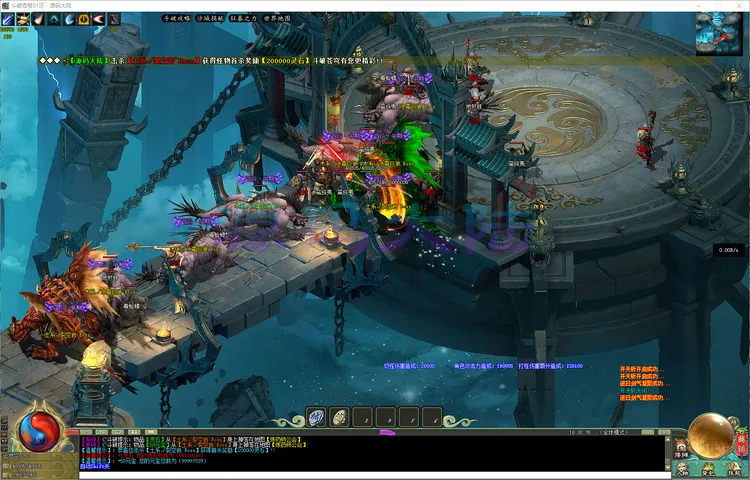Click the minimap in the corner

(717, 31)
